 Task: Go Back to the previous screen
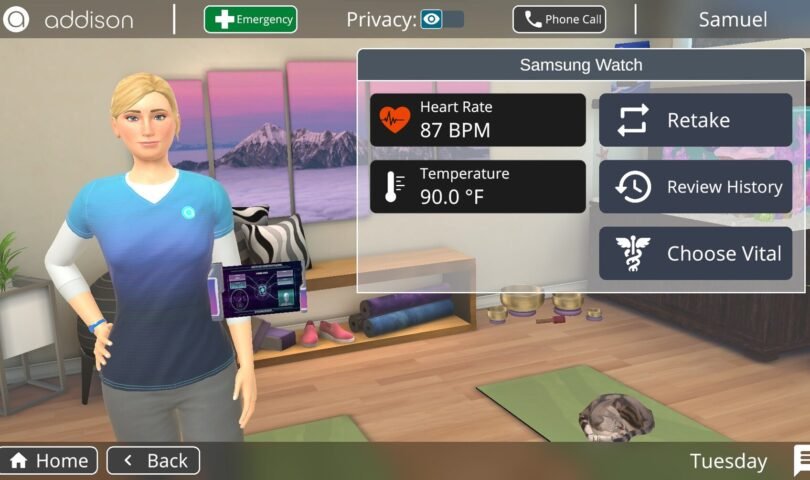pyautogui.click(x=153, y=461)
